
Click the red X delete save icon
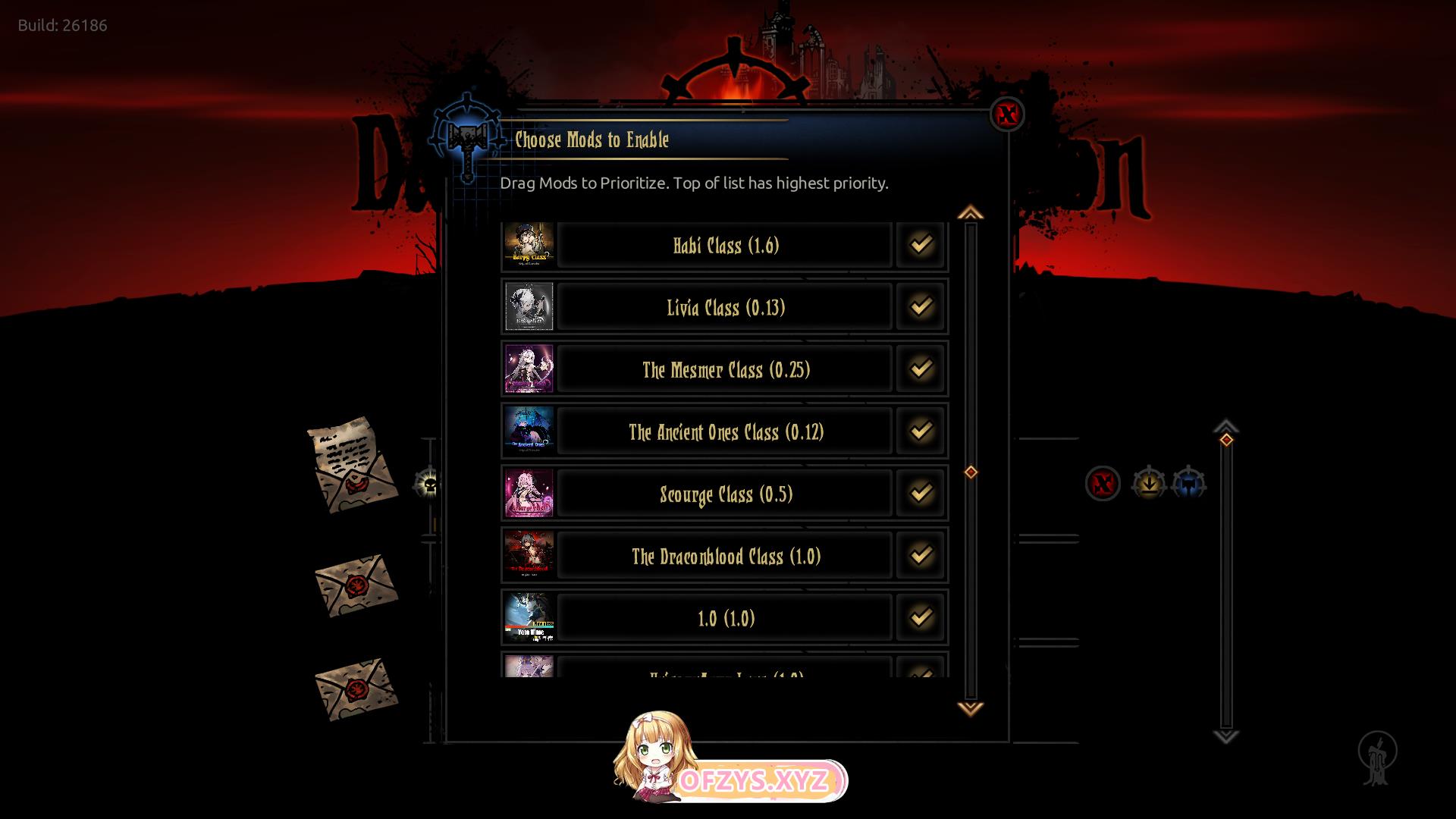pos(1103,483)
